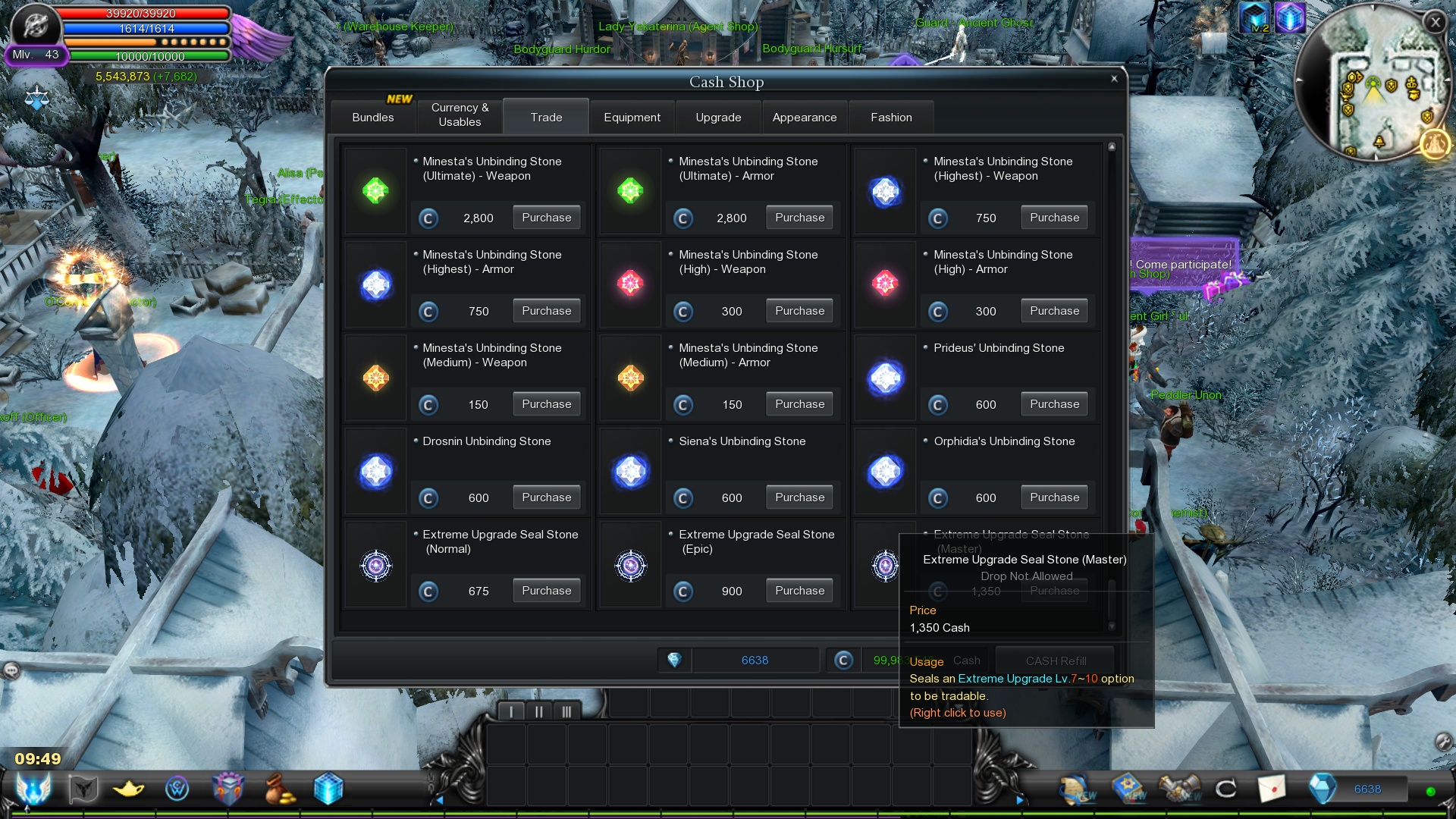Show the Appearance tab
This screenshot has width=1456, height=819.
tap(804, 118)
